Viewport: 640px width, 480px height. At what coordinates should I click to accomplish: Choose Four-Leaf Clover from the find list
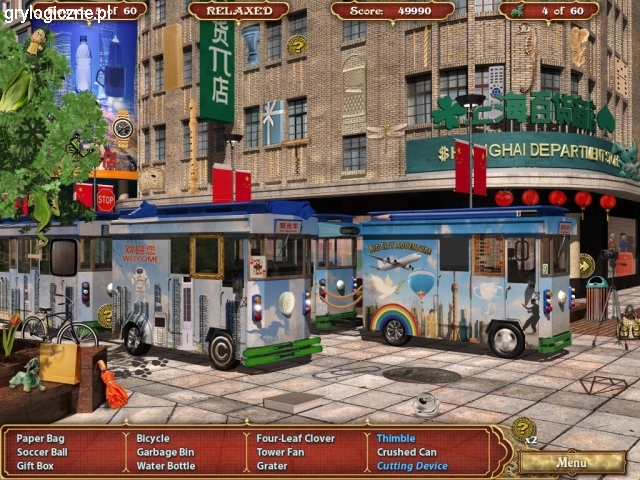pyautogui.click(x=298, y=438)
